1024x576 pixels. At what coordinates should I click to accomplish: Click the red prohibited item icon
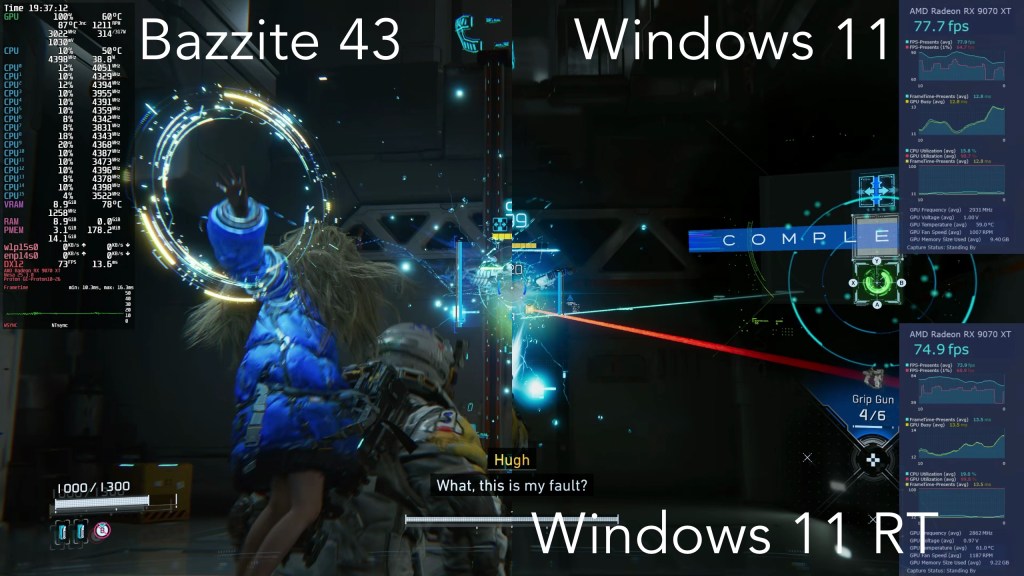coord(101,531)
